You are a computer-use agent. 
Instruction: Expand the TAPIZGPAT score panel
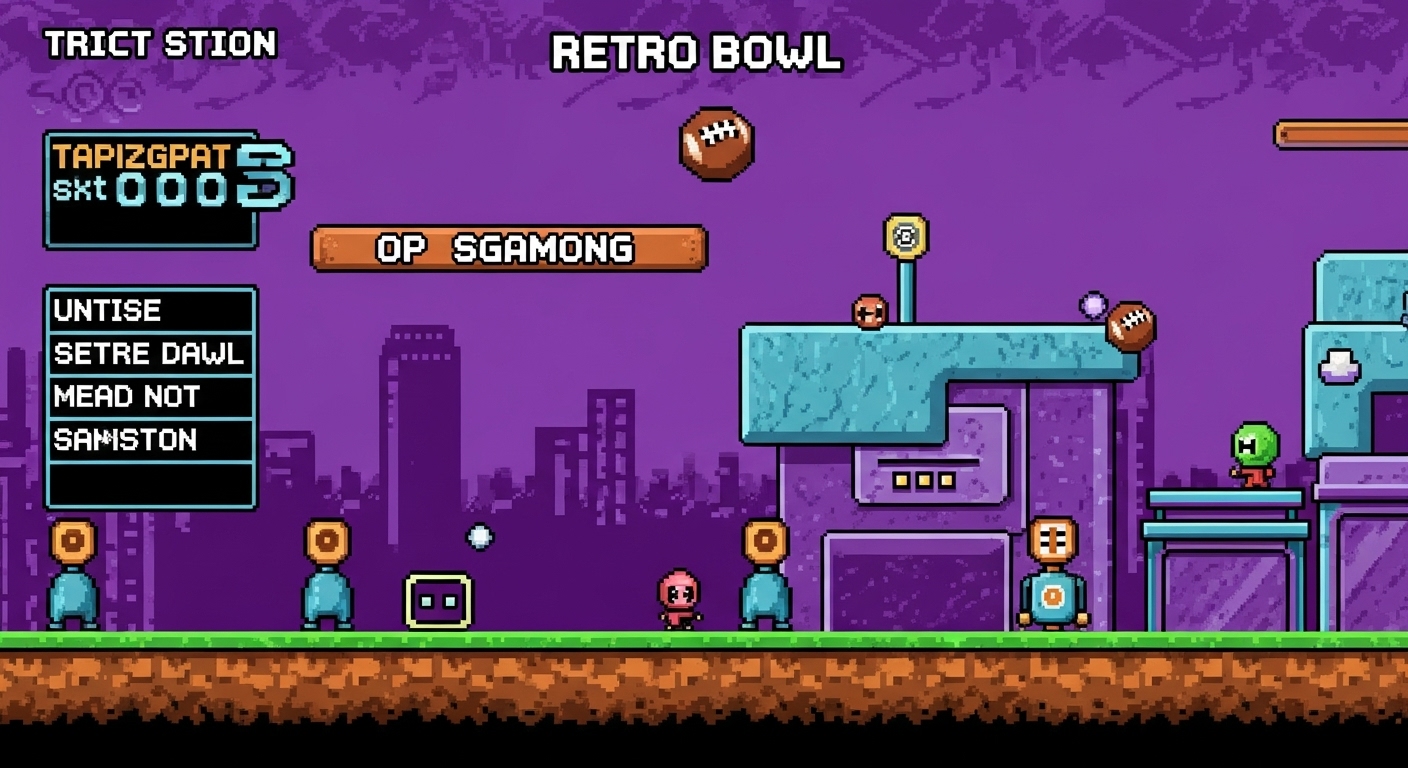point(152,185)
